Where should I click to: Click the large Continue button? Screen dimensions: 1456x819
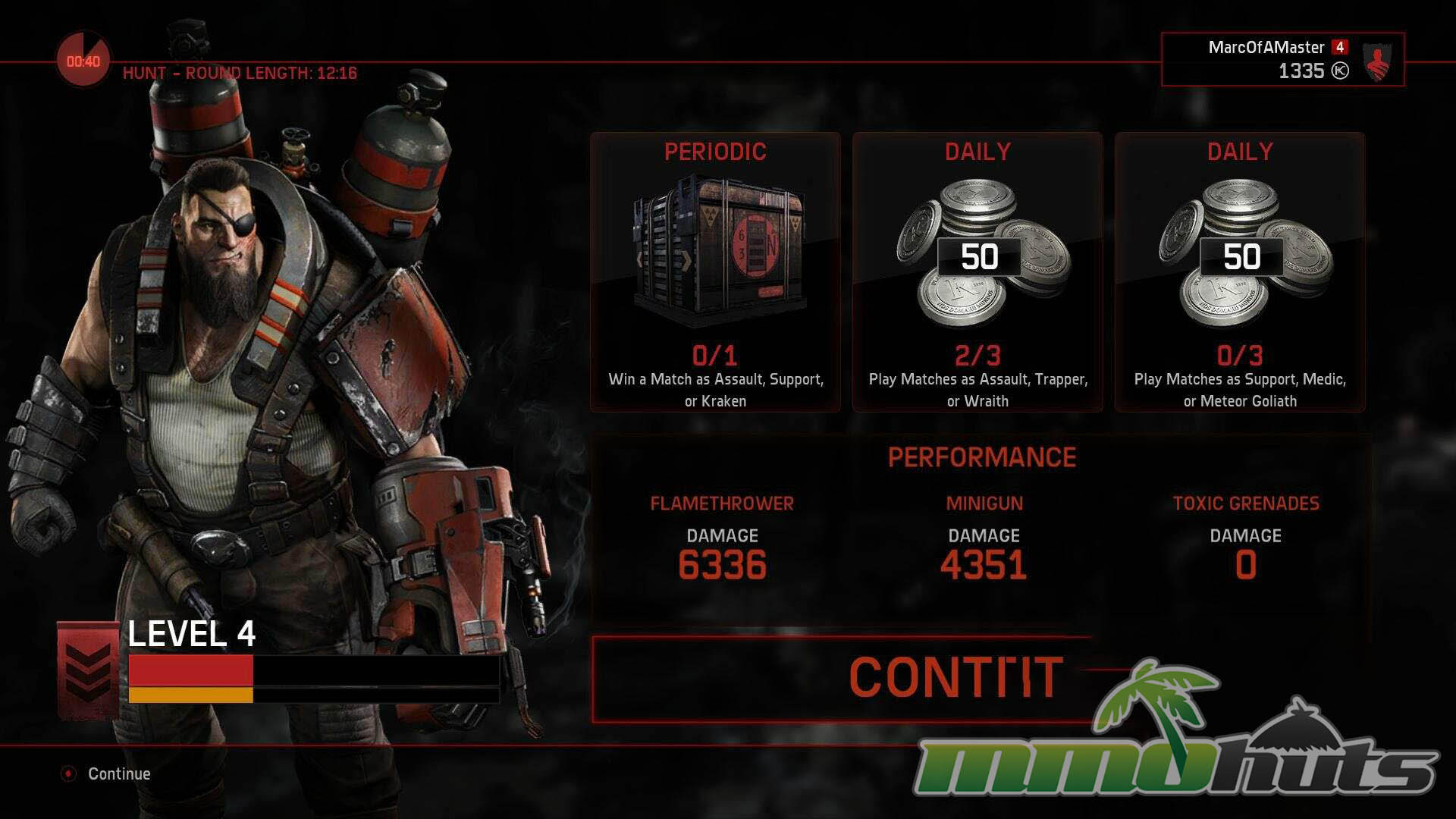842,677
